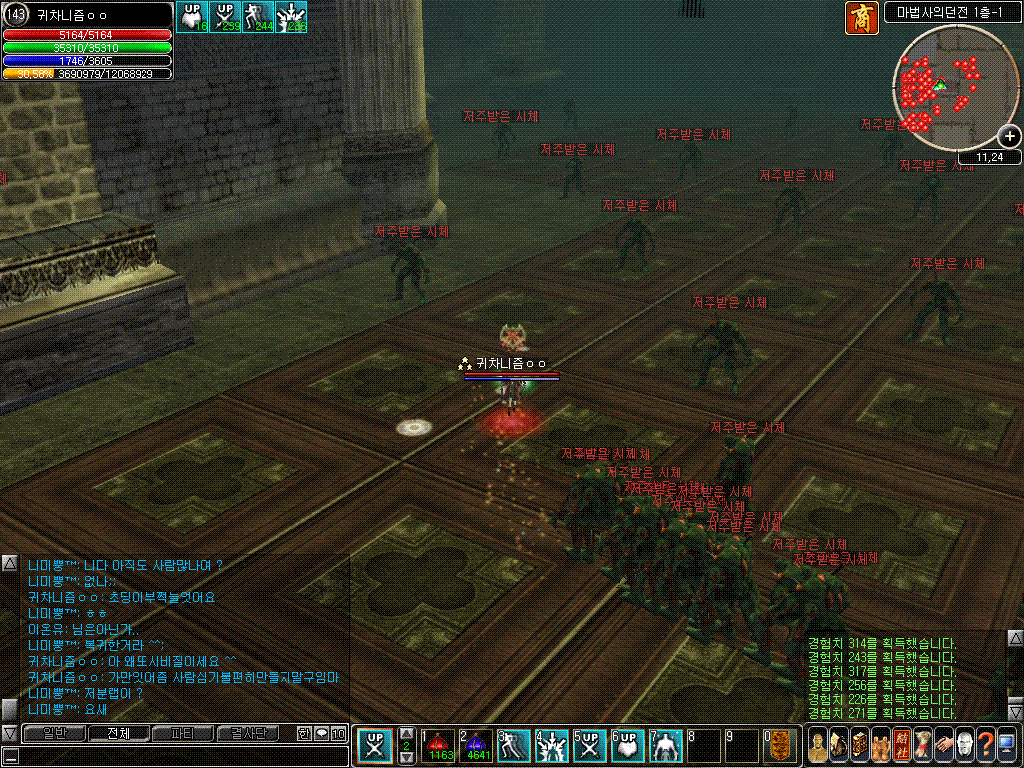Switch to the 결사단 chat tab
Viewport: 1024px width, 768px height.
(x=248, y=733)
